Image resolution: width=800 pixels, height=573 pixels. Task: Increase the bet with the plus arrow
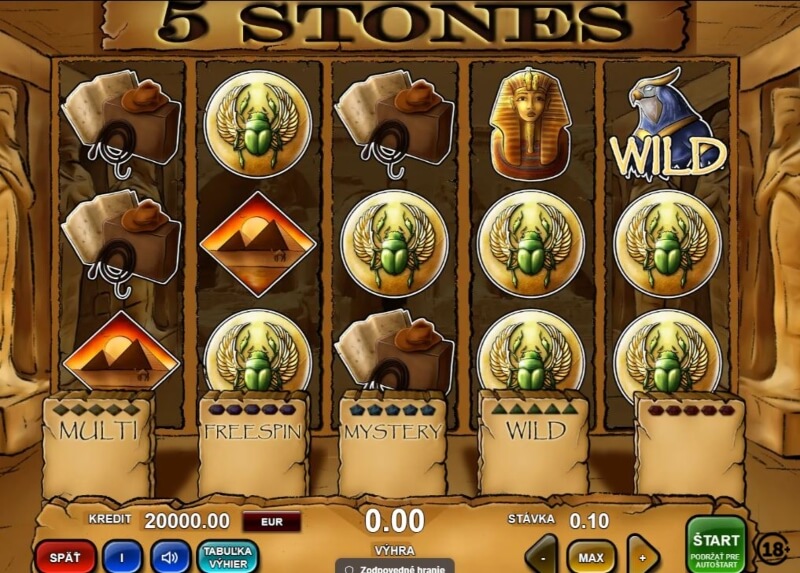click(x=642, y=556)
